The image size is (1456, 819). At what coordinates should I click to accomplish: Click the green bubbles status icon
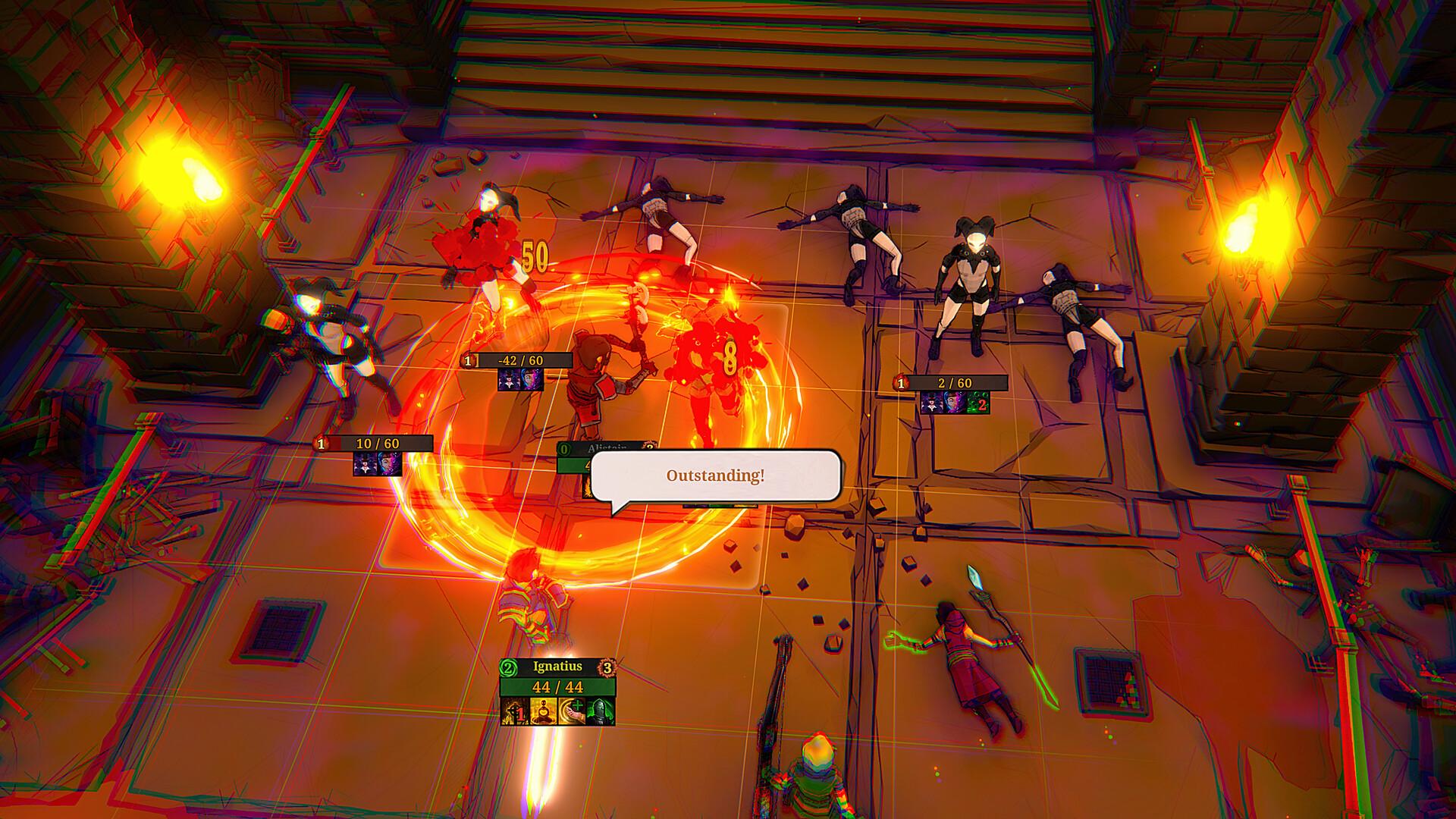tap(978, 403)
